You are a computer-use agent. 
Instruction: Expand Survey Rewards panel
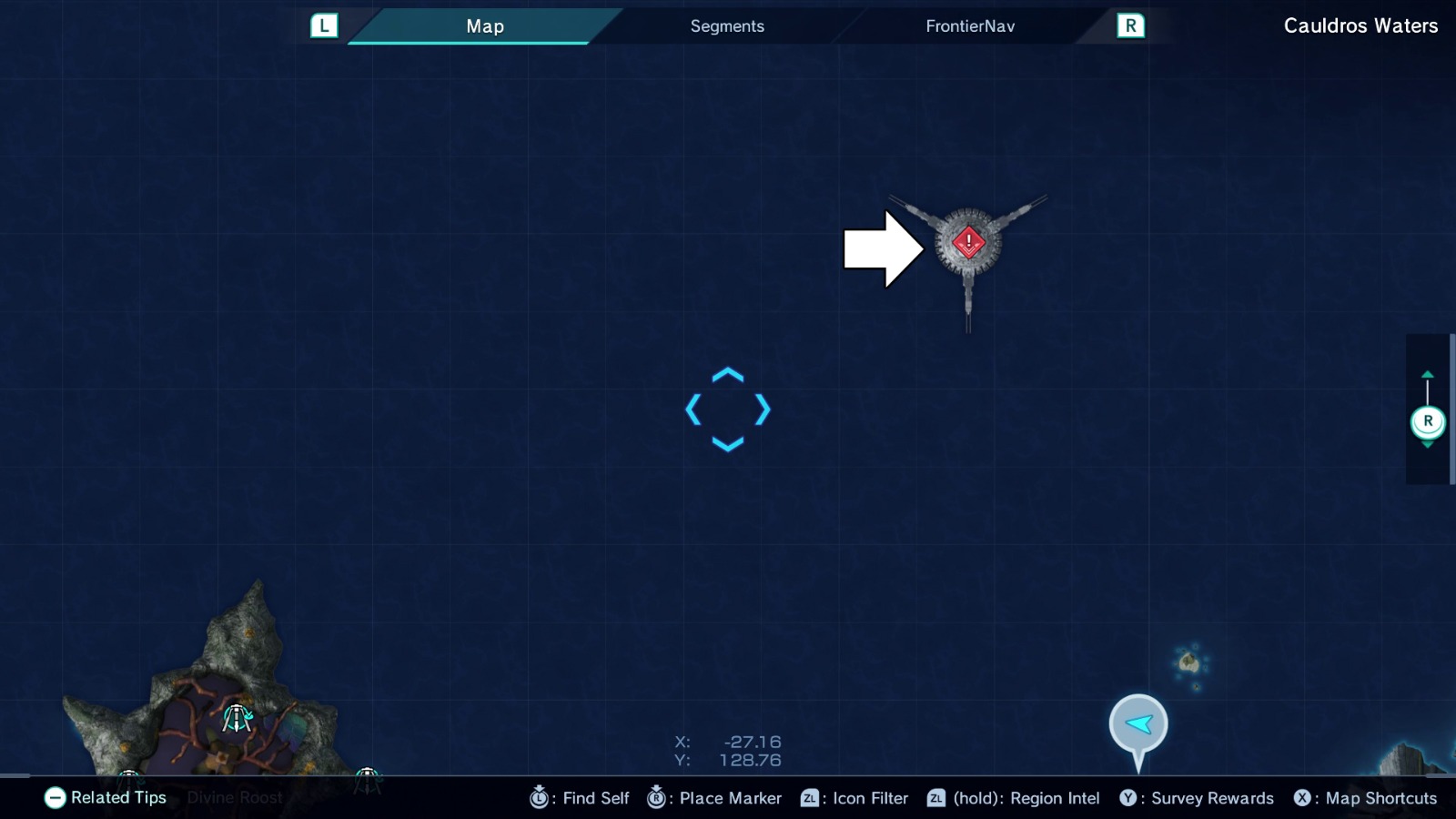1197,798
